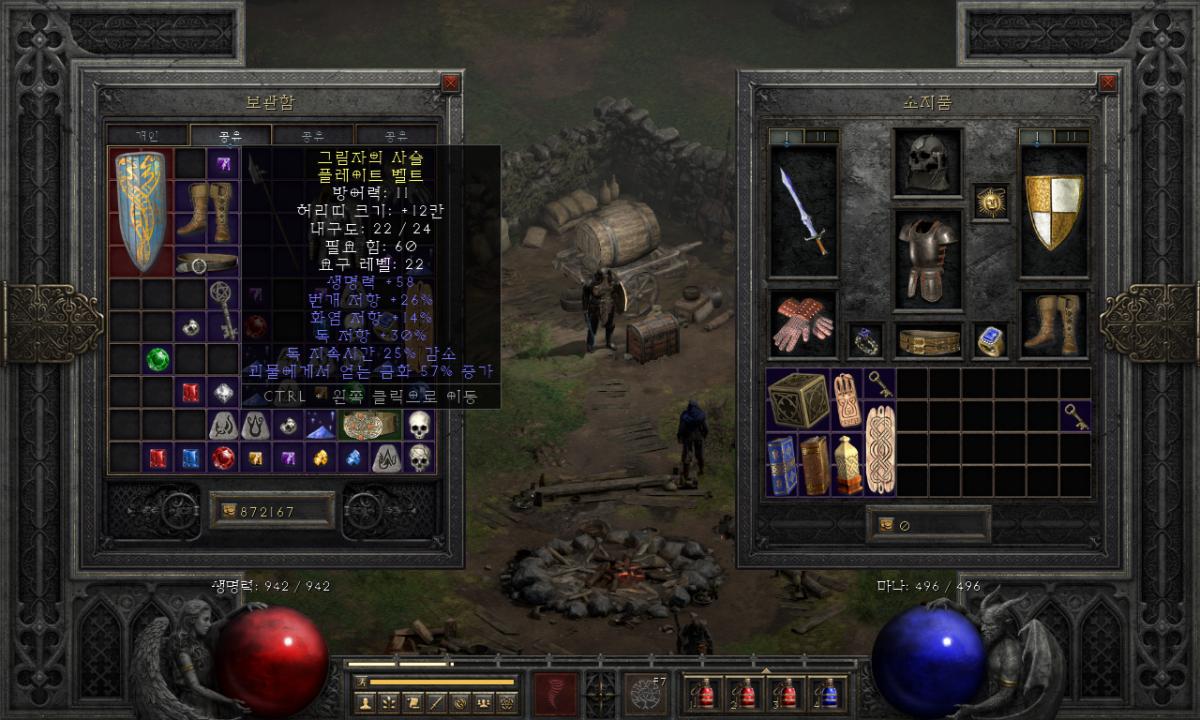Select the equipped chain gloves

click(803, 323)
